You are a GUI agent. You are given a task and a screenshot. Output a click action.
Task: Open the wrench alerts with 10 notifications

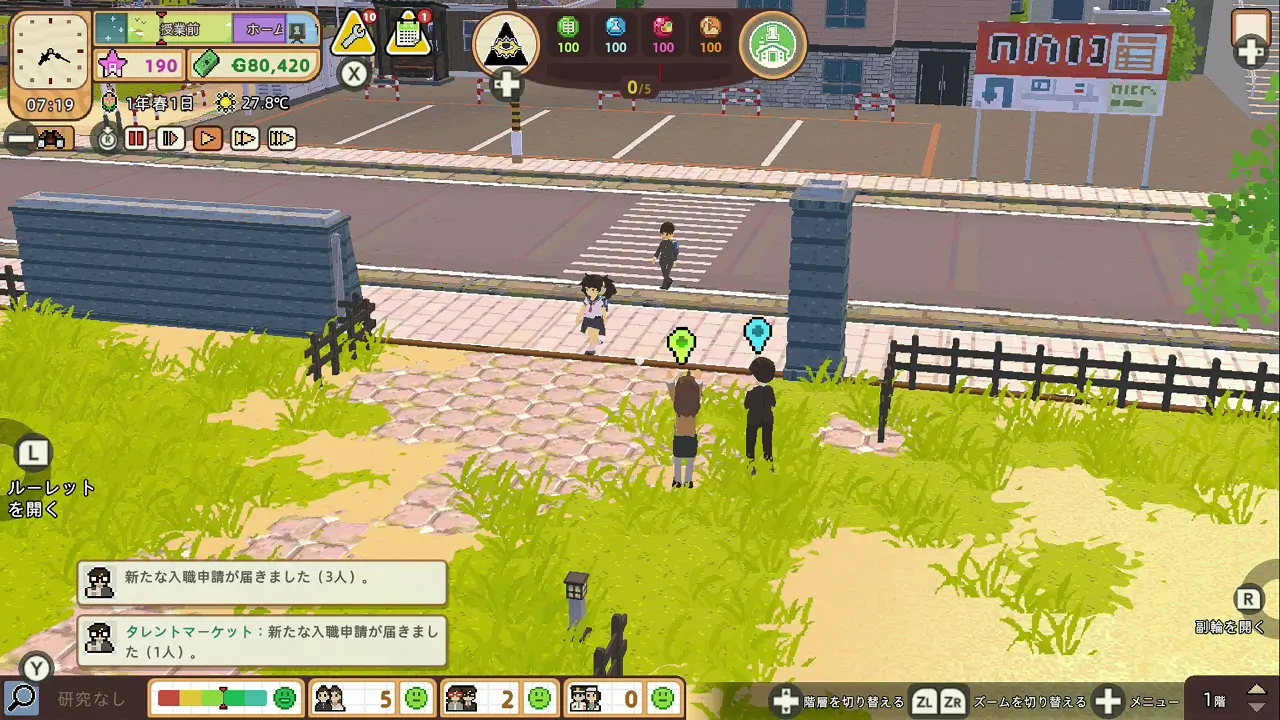354,35
